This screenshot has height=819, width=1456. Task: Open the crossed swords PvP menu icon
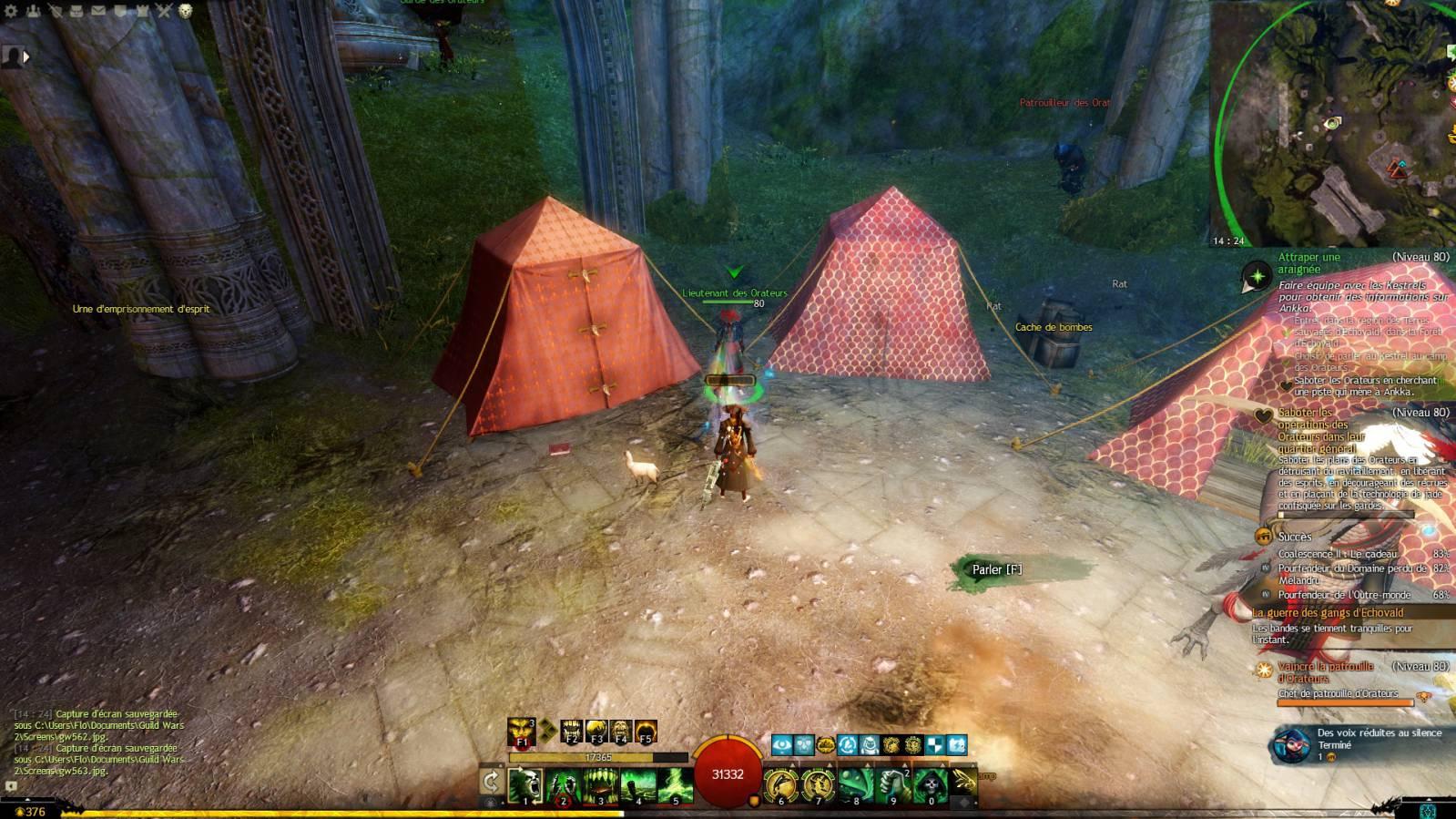[x=164, y=11]
